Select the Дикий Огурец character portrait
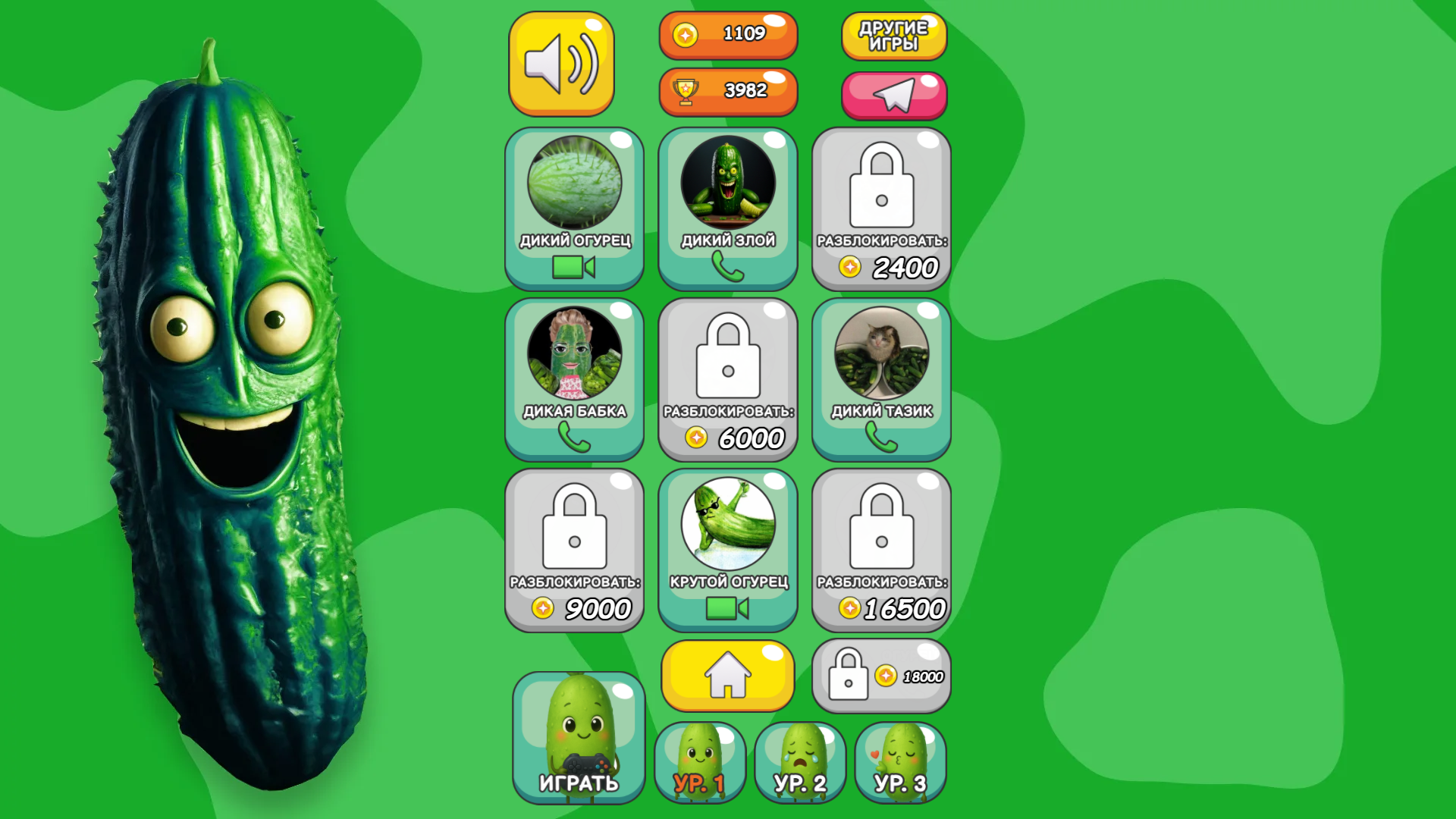The width and height of the screenshot is (1456, 819). pyautogui.click(x=575, y=182)
